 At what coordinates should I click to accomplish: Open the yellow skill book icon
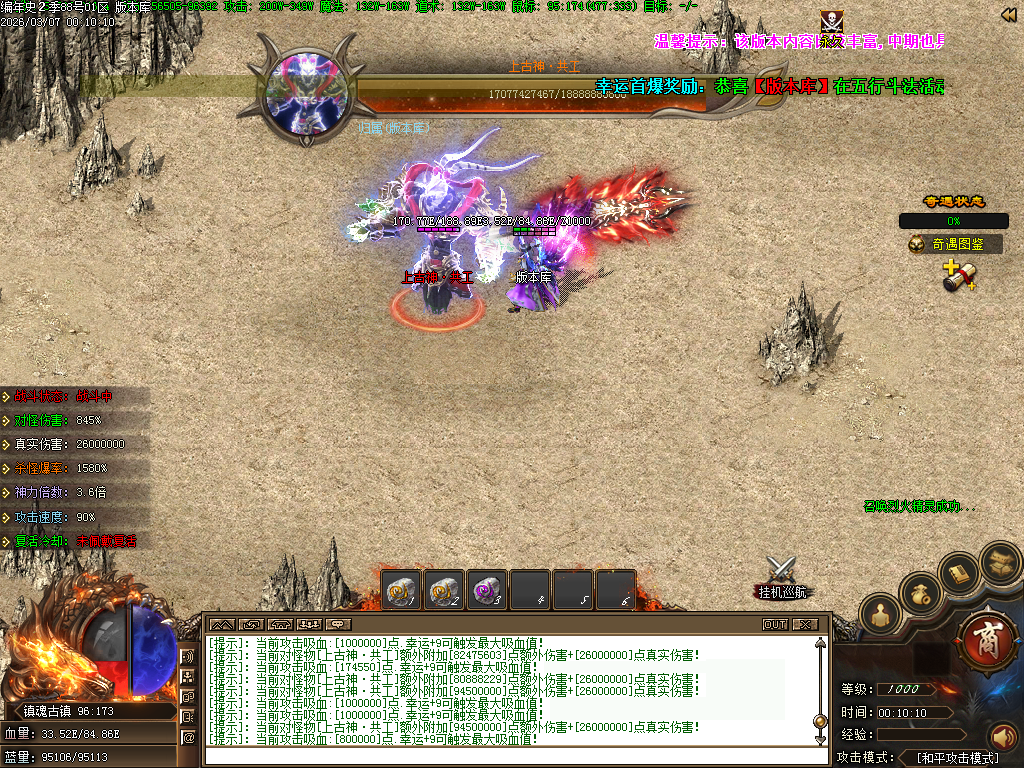click(x=959, y=573)
